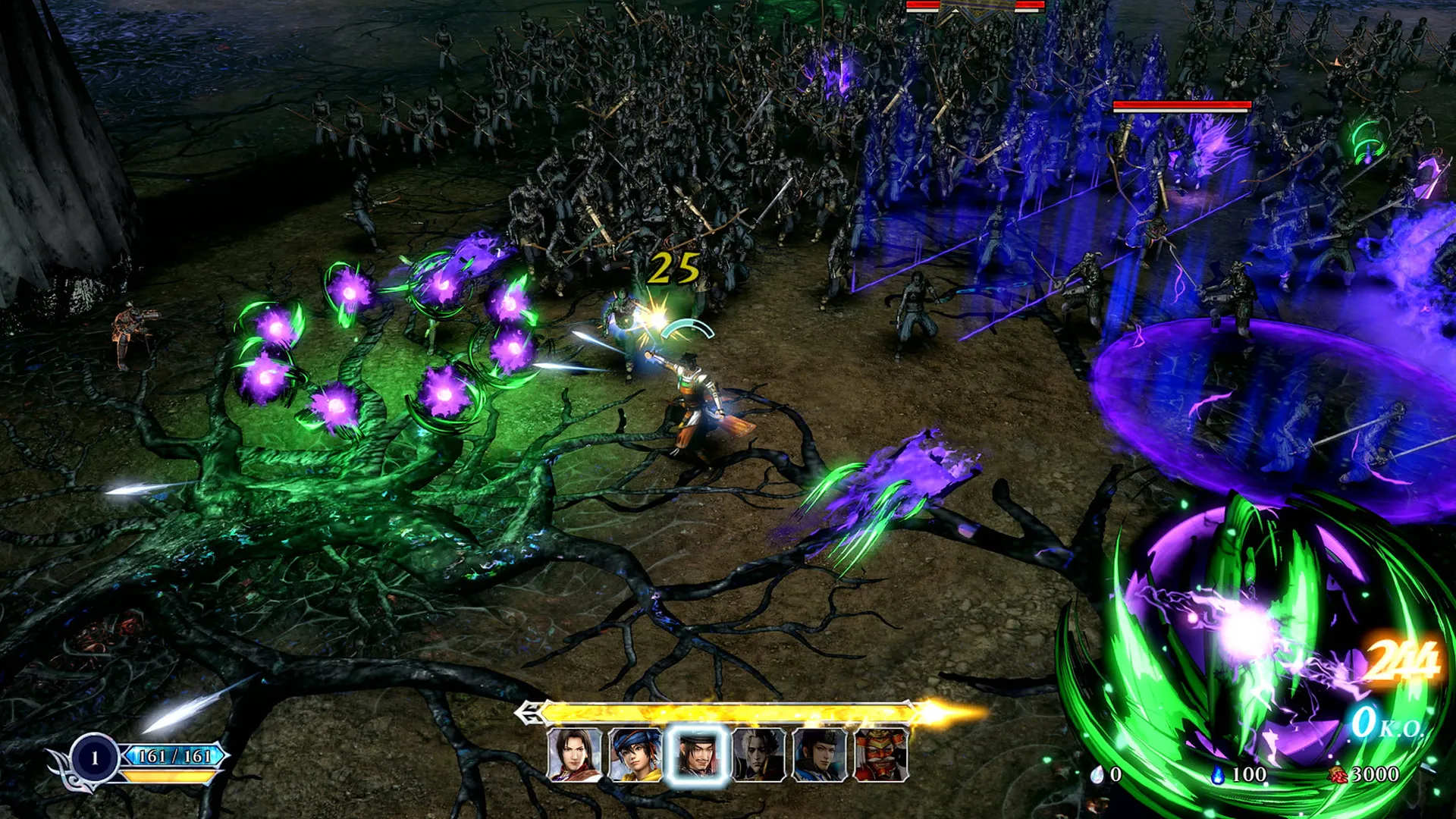Screen dimensions: 1456x819
Task: Choose the highlighted mustached officer portrait
Action: click(697, 755)
